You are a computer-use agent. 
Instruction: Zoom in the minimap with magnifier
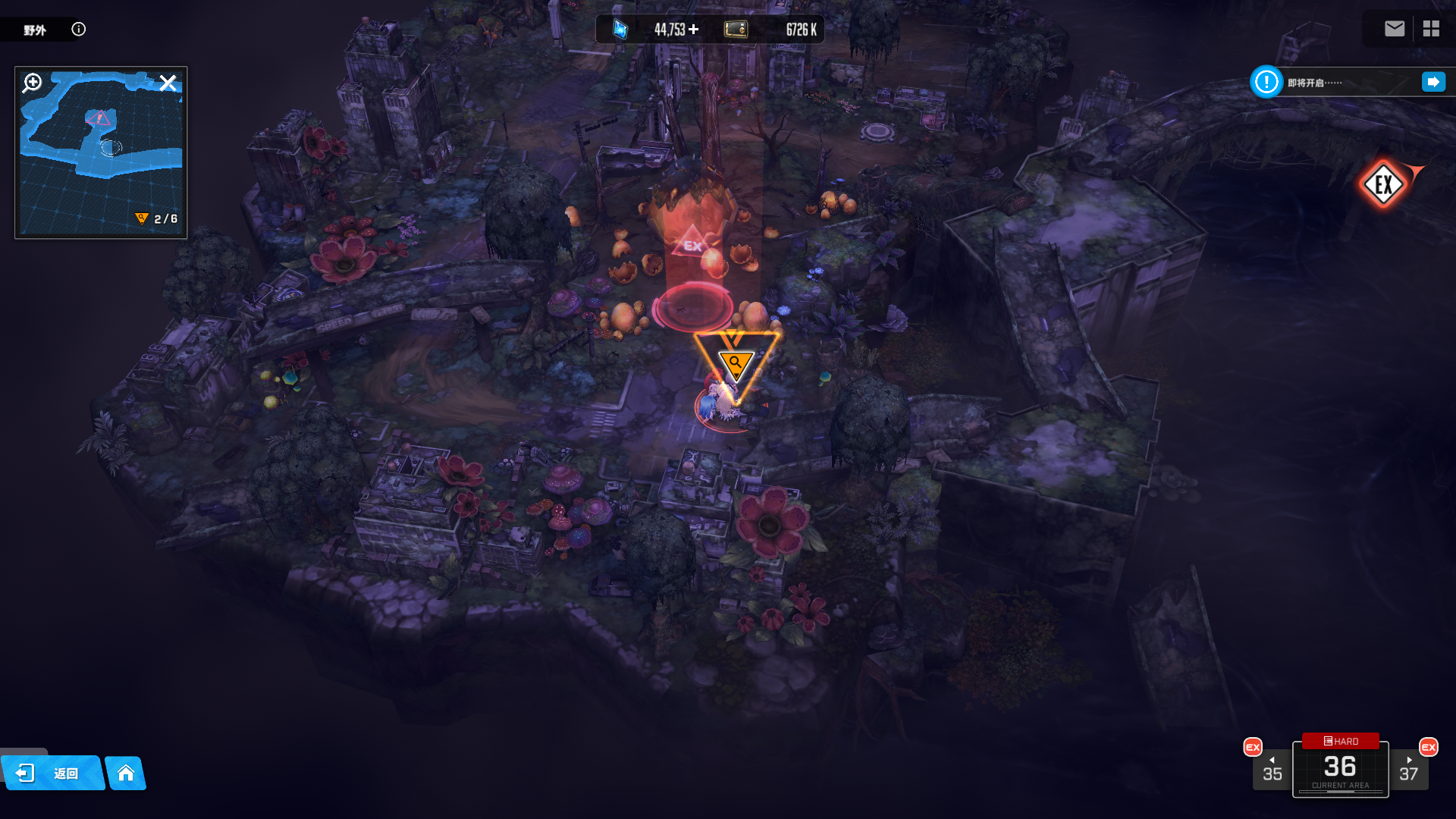[x=33, y=83]
